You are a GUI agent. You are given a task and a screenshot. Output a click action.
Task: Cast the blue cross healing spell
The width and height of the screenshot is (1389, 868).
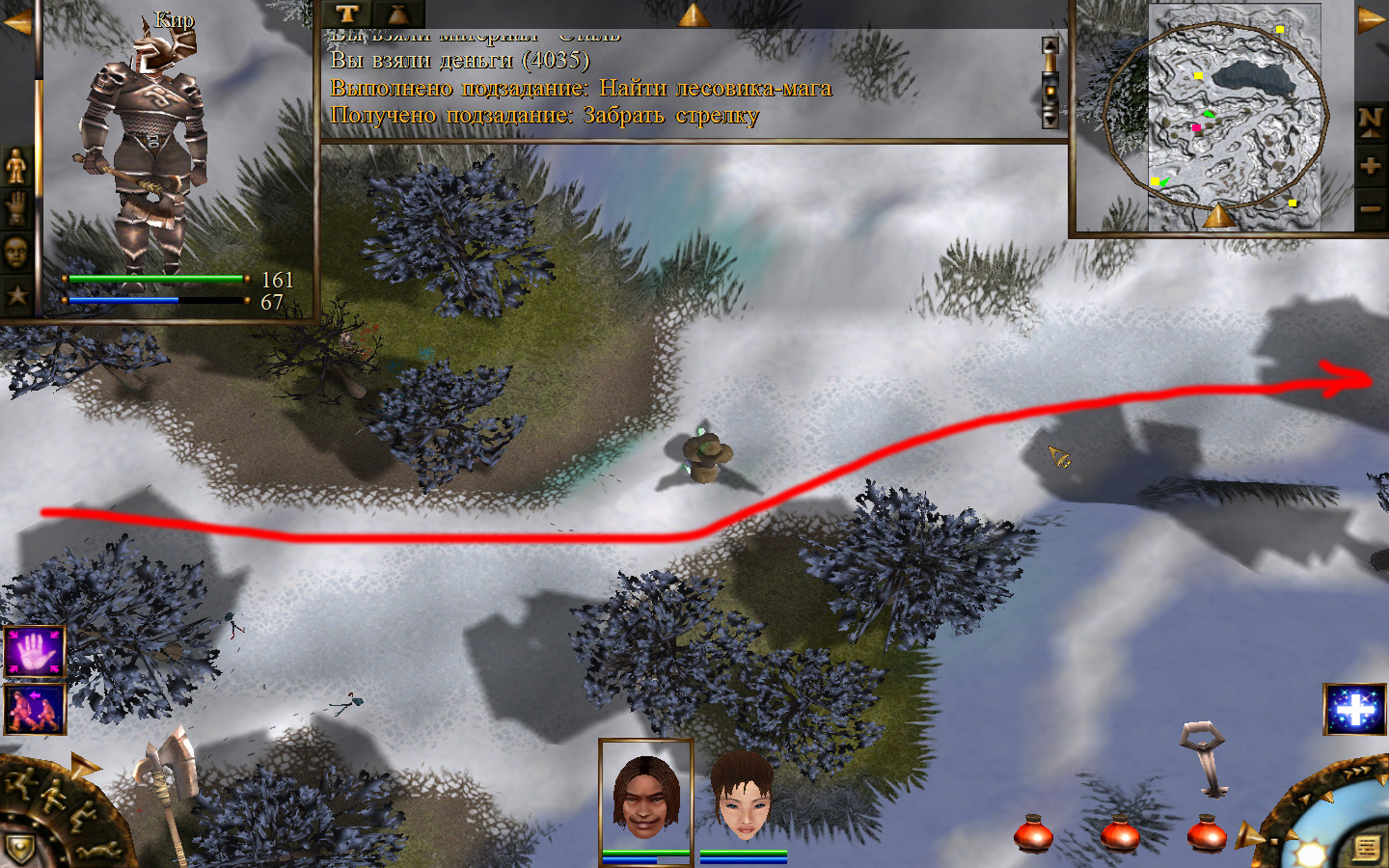coord(1354,709)
